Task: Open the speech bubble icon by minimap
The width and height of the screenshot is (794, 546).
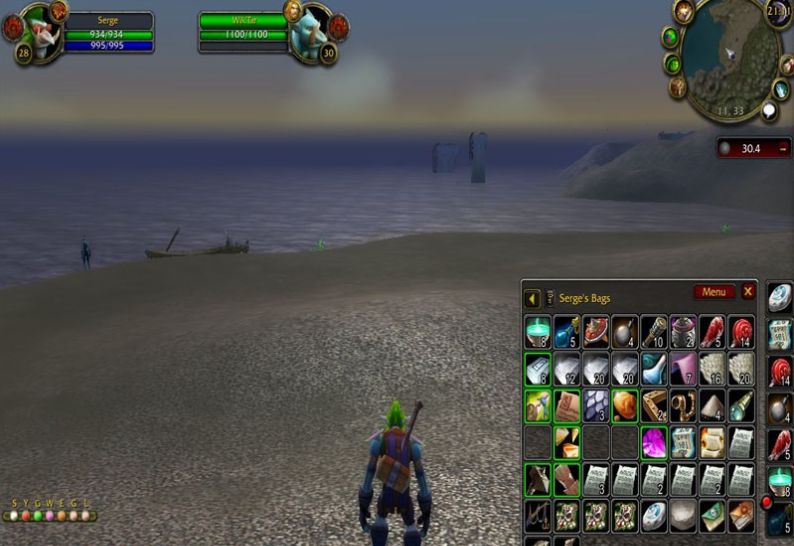Action: [x=769, y=111]
